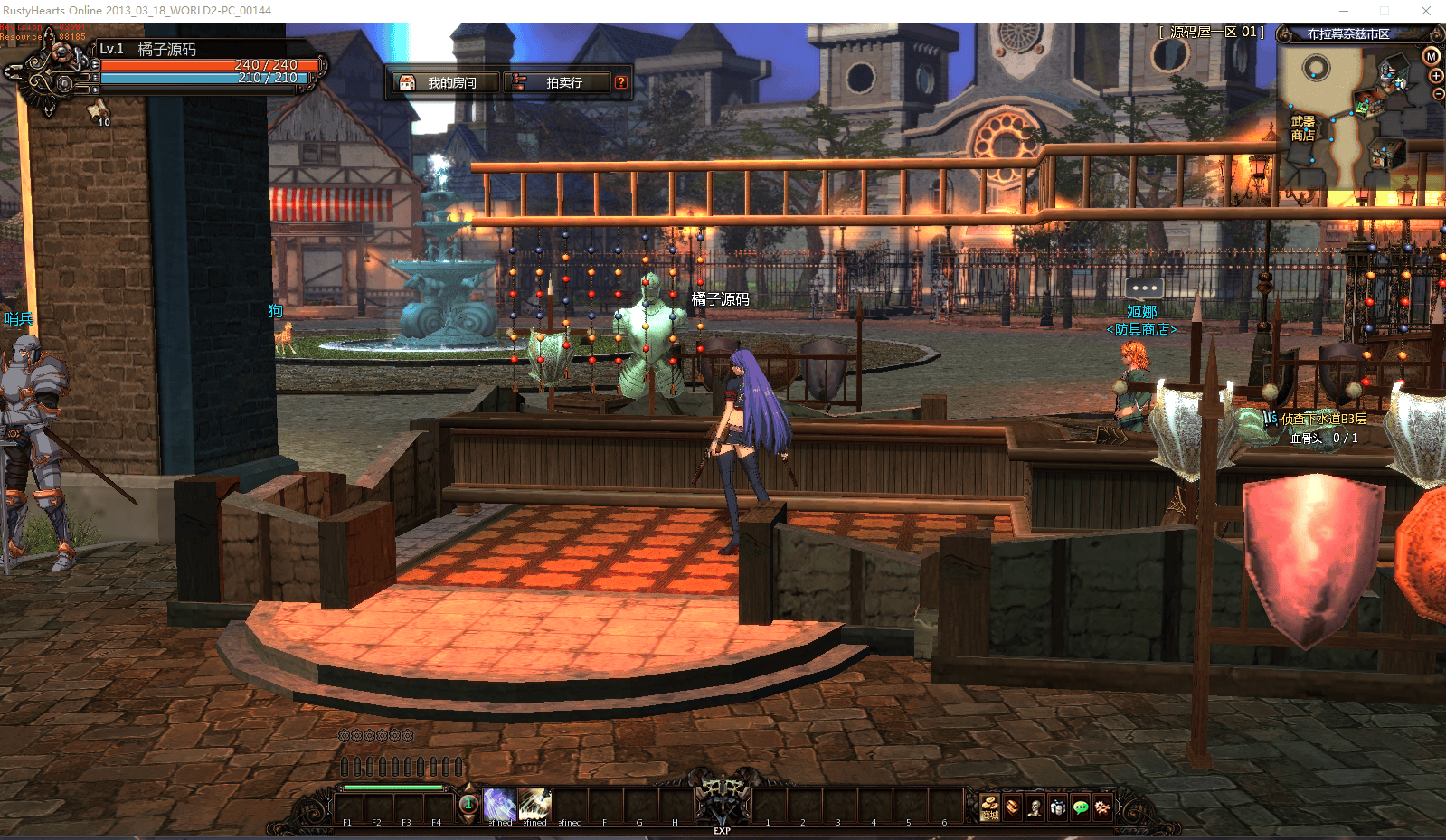Activate the purple slash skill in the hotbar
Screen dimensions: 1446x840
coord(499,804)
